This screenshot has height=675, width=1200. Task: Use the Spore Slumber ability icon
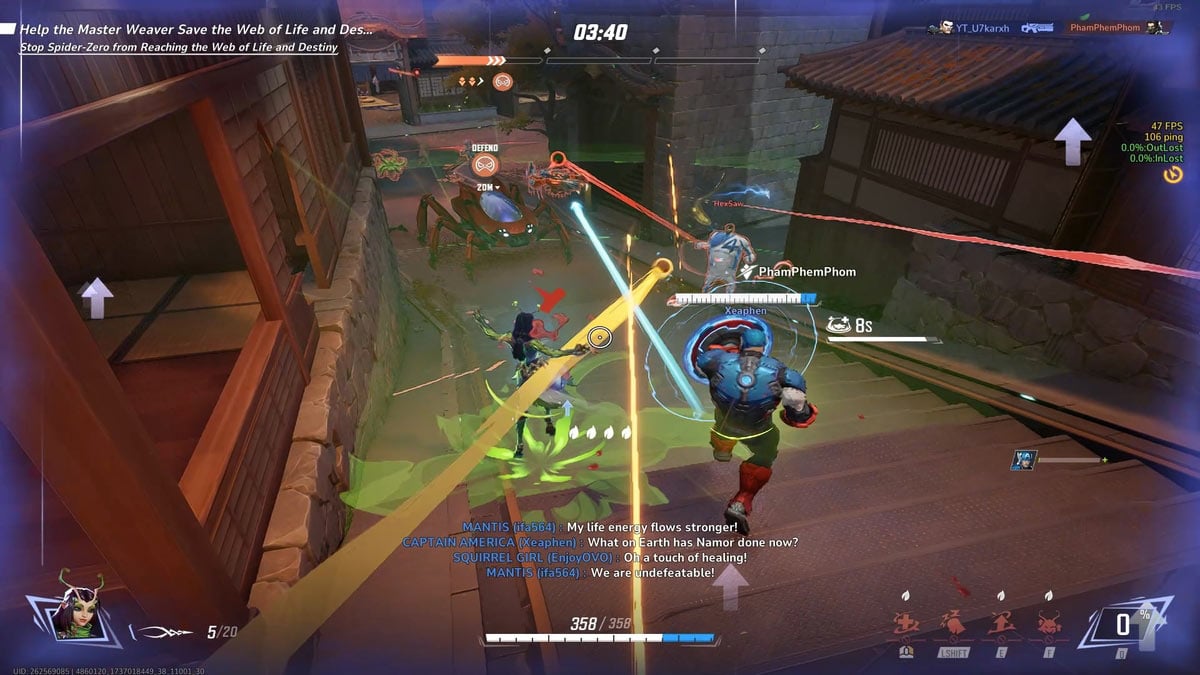953,625
